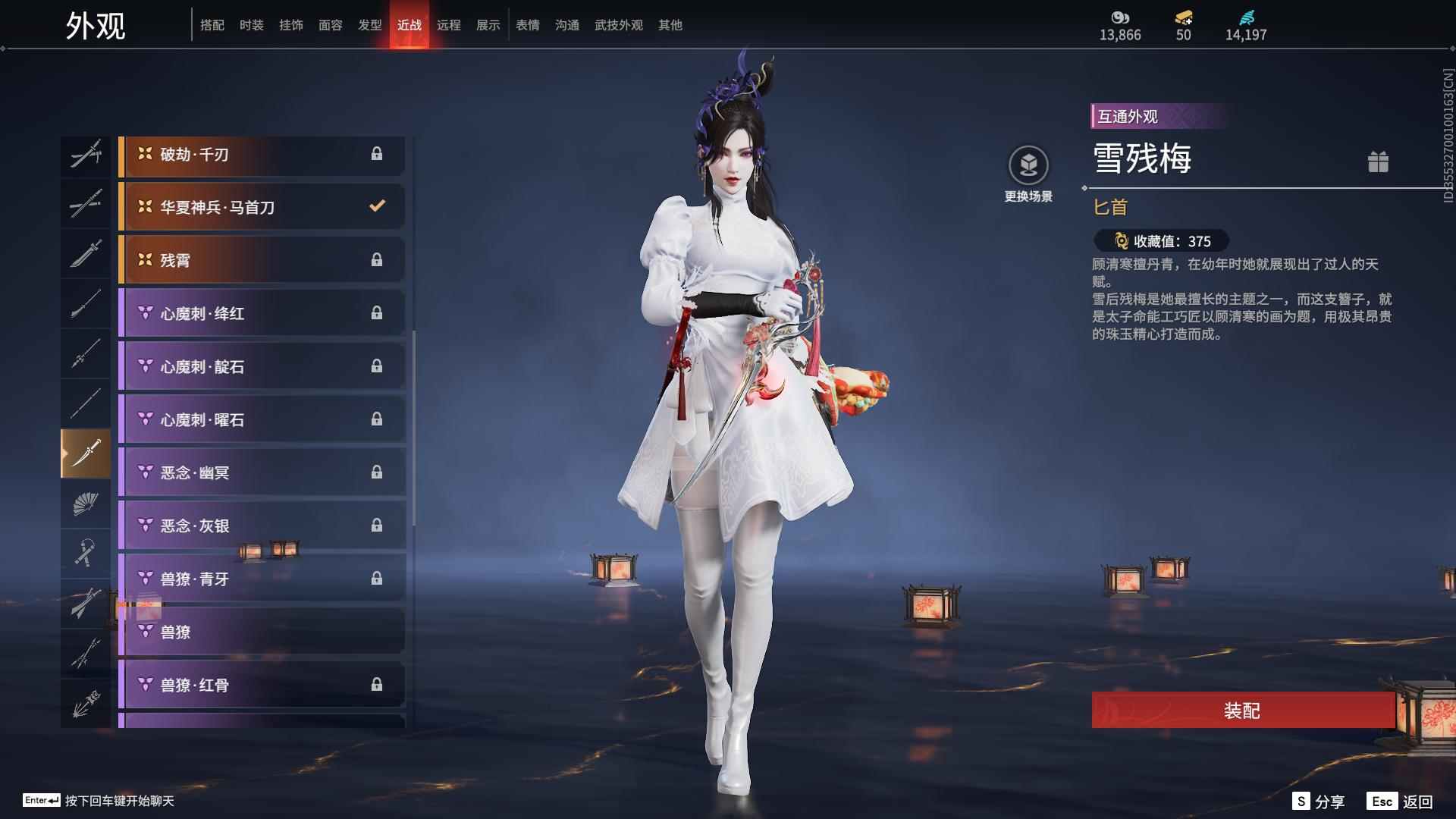Screen dimensions: 1456x819
Task: Click the Esc 返回 back option
Action: [1399, 800]
